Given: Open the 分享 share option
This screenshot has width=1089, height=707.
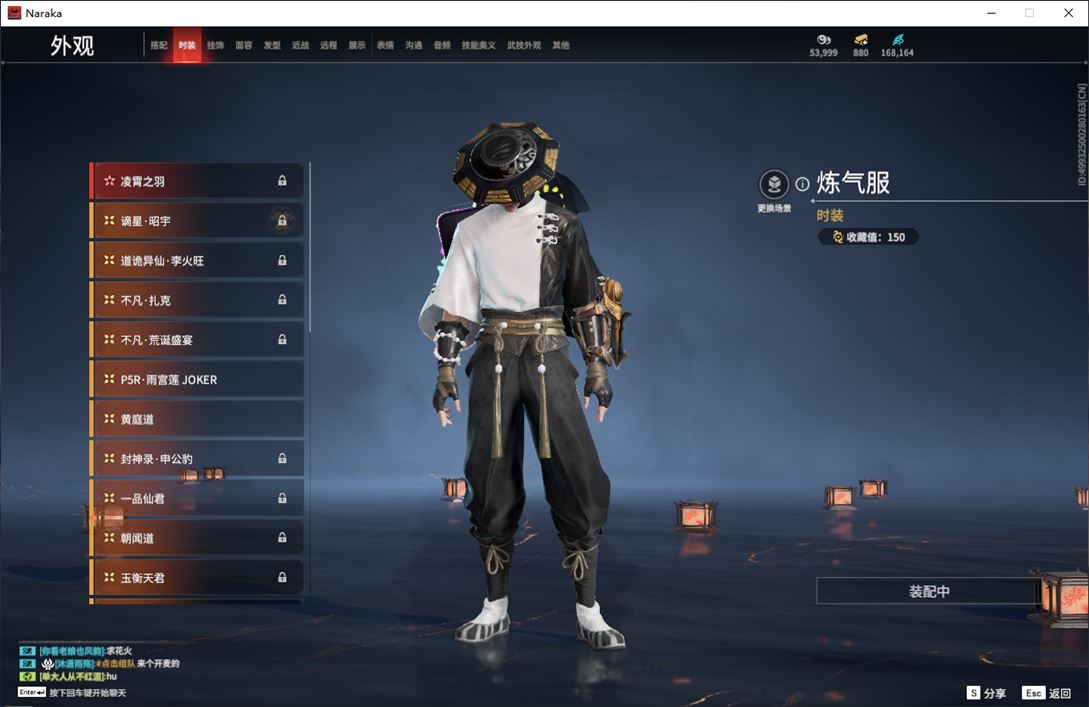Looking at the screenshot, I should (986, 693).
